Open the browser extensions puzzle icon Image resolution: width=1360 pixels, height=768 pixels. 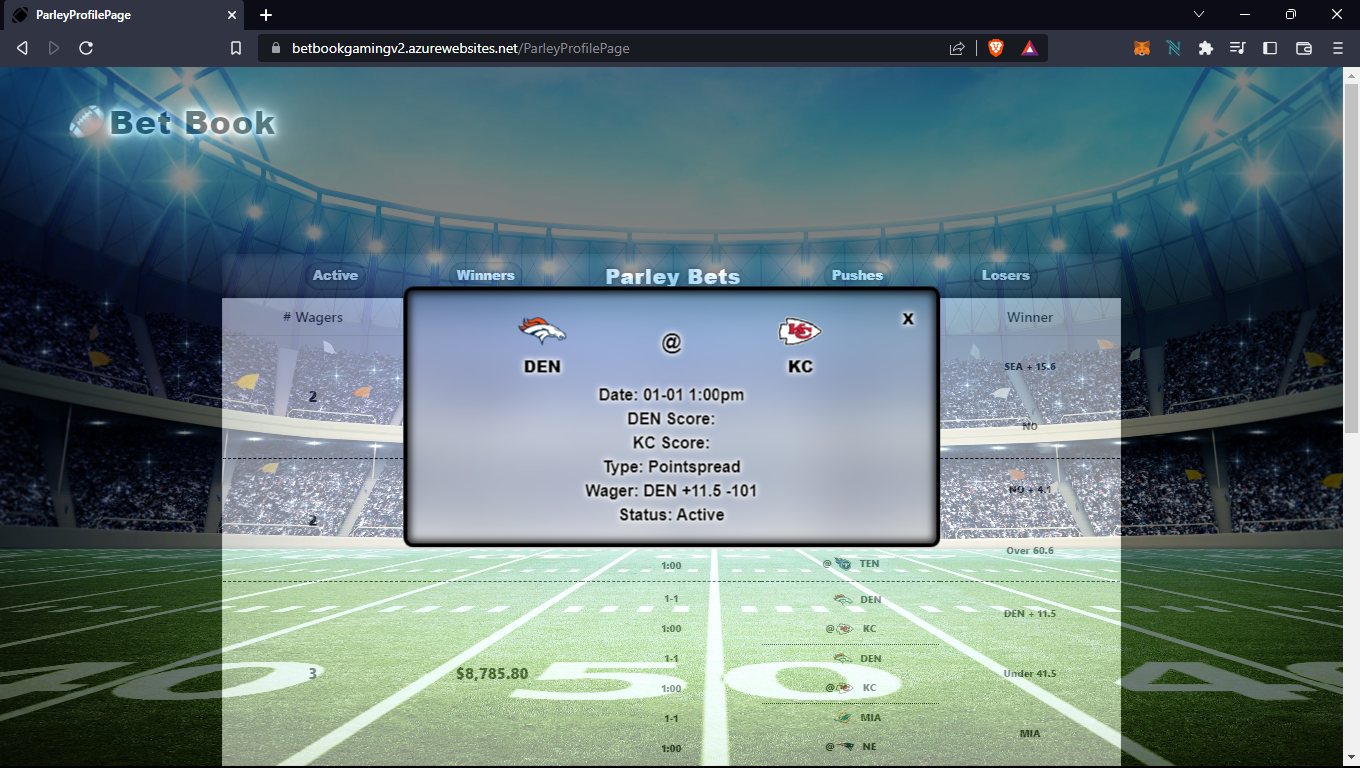pyautogui.click(x=1205, y=47)
